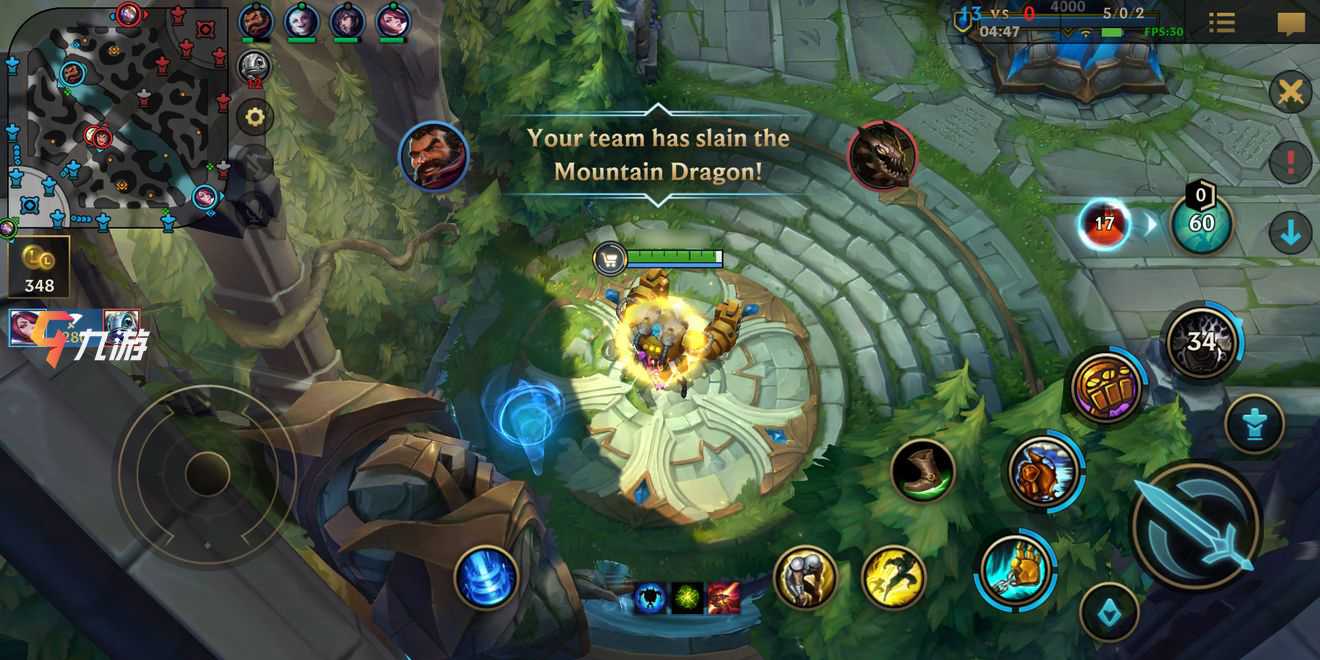Tap the minimap

[x=120, y=117]
